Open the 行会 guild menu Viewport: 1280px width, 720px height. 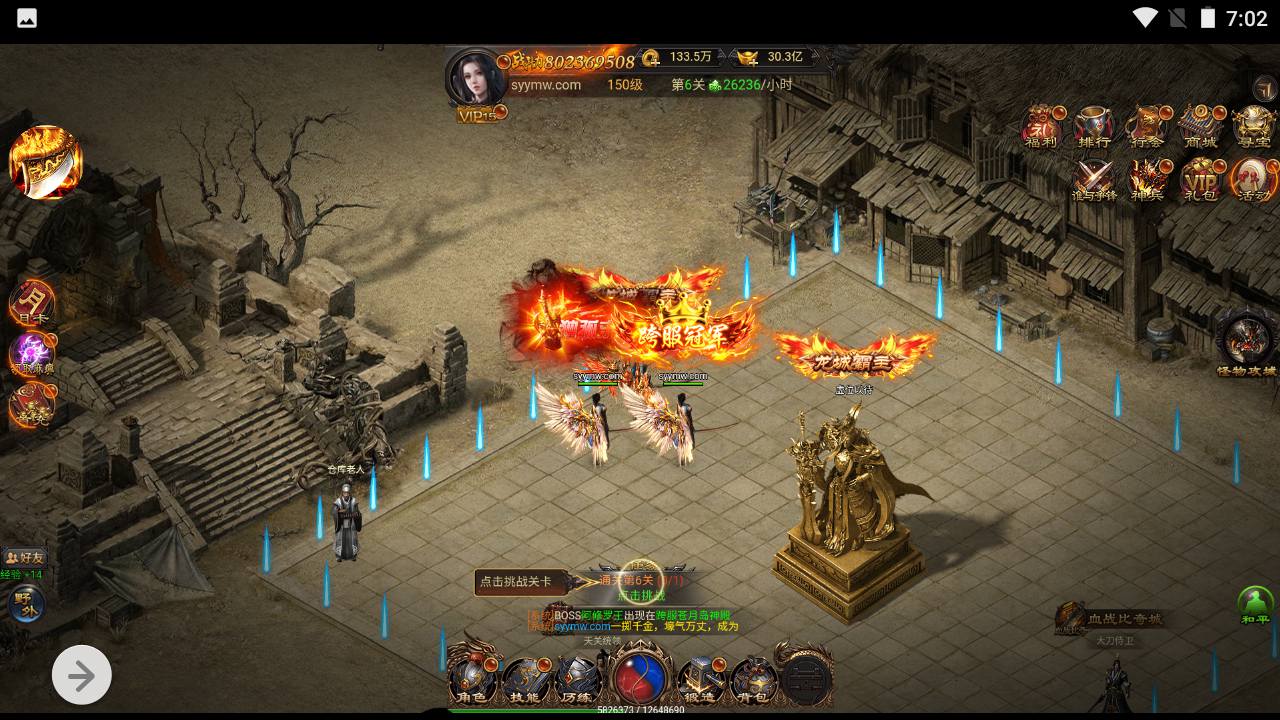1147,128
